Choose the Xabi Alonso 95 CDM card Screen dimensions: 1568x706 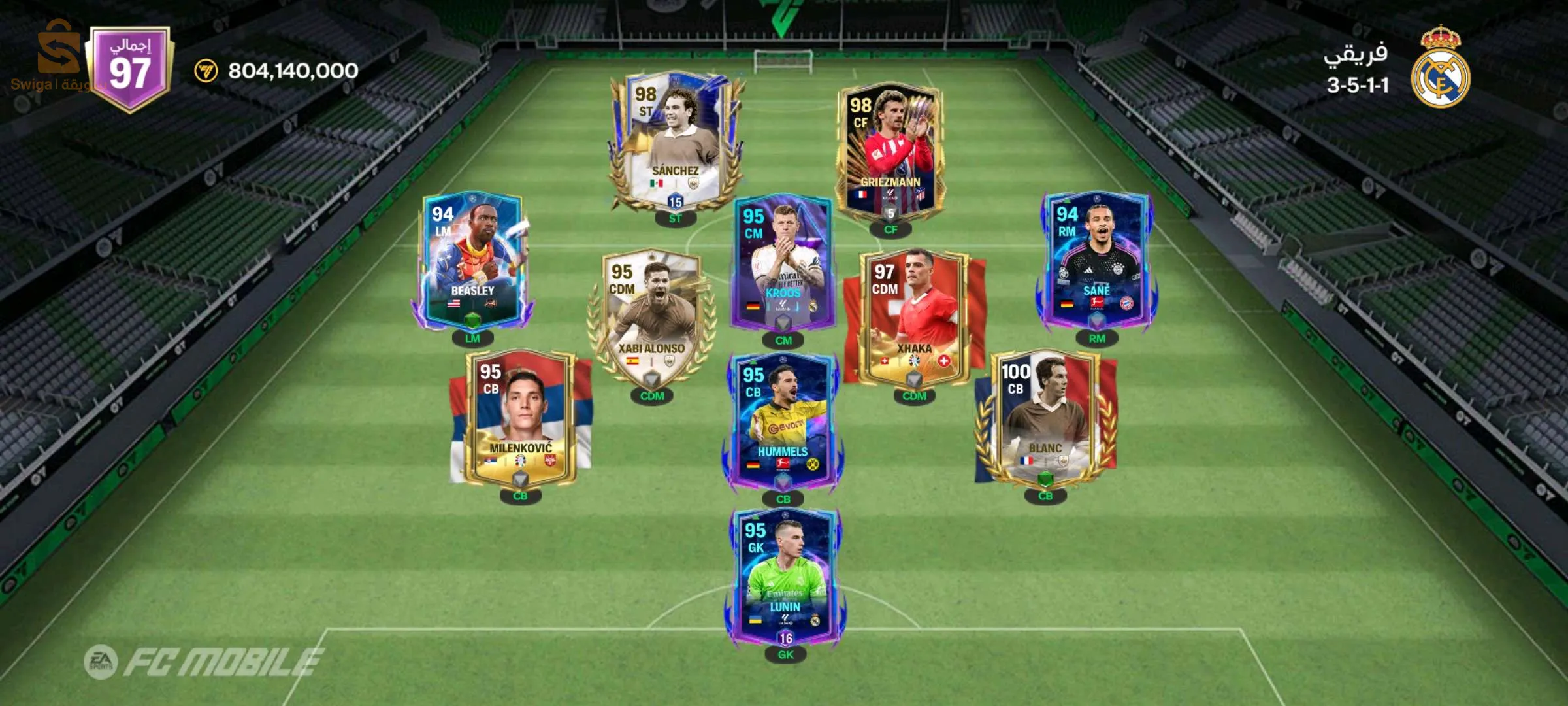coord(651,318)
